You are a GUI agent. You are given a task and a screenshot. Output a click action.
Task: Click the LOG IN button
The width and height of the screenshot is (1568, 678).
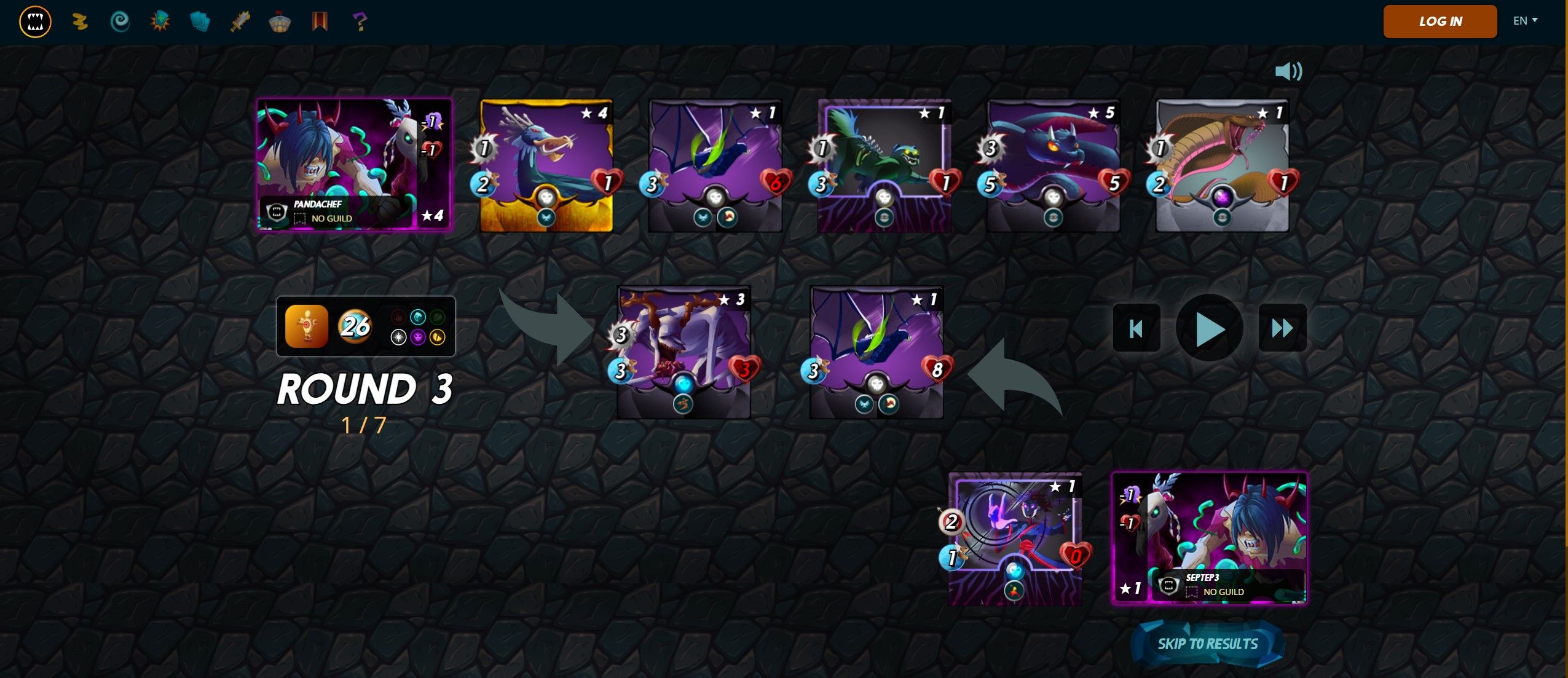[x=1440, y=22]
